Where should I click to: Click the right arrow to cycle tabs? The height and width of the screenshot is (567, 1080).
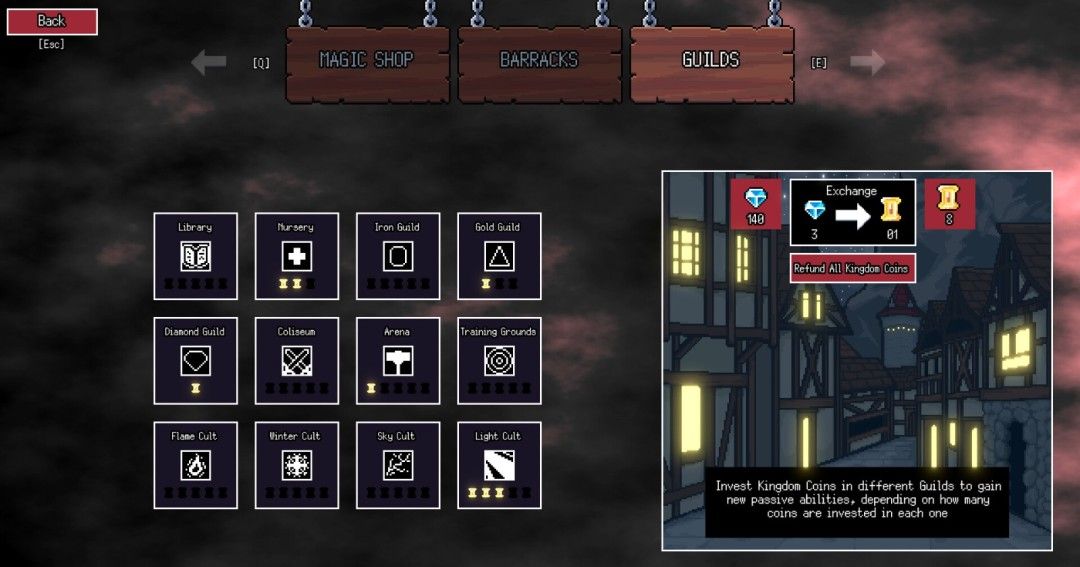pos(867,63)
